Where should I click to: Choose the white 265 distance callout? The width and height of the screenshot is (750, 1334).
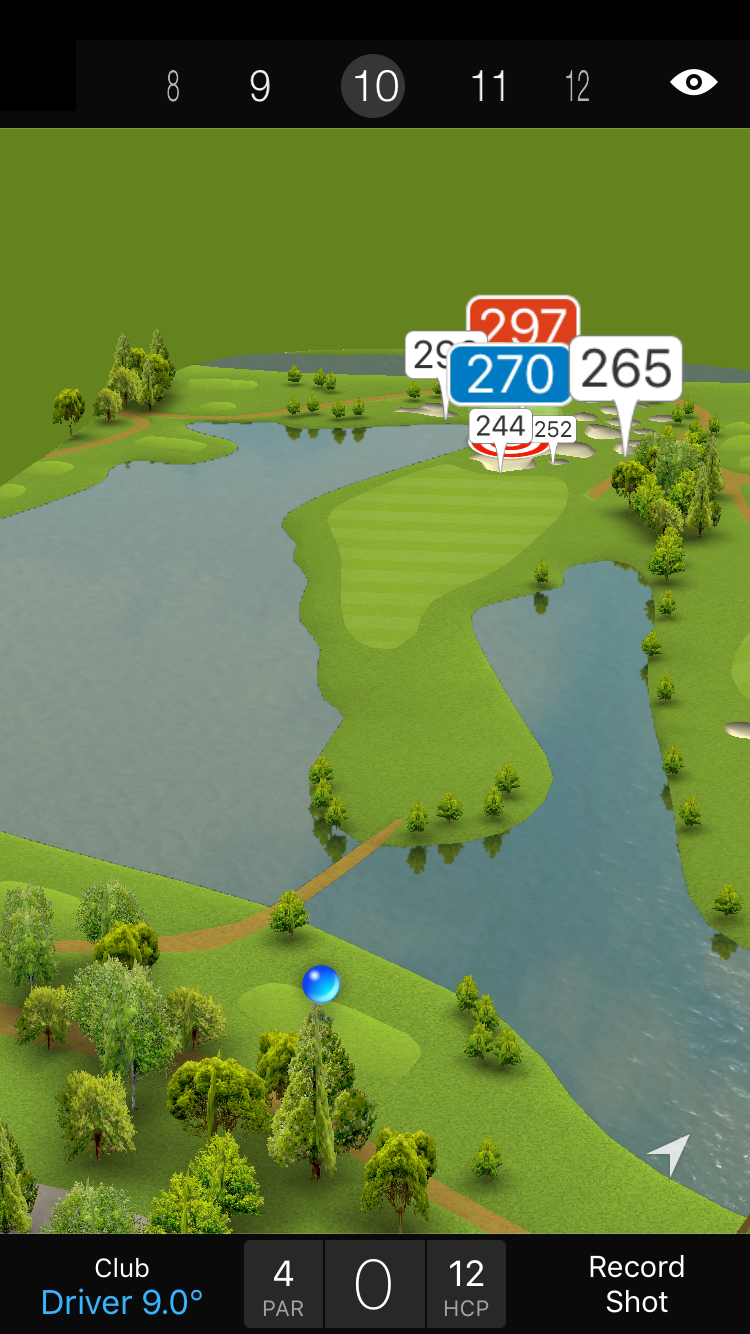point(627,369)
